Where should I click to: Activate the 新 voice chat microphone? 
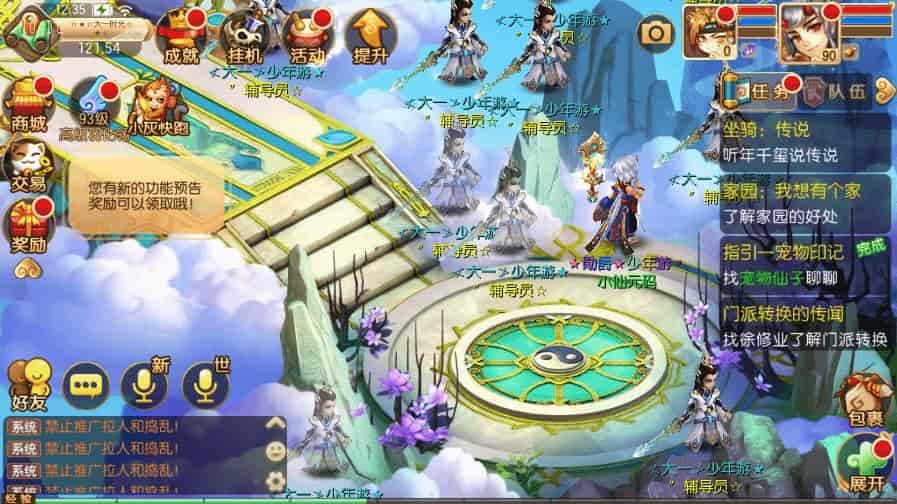click(143, 383)
